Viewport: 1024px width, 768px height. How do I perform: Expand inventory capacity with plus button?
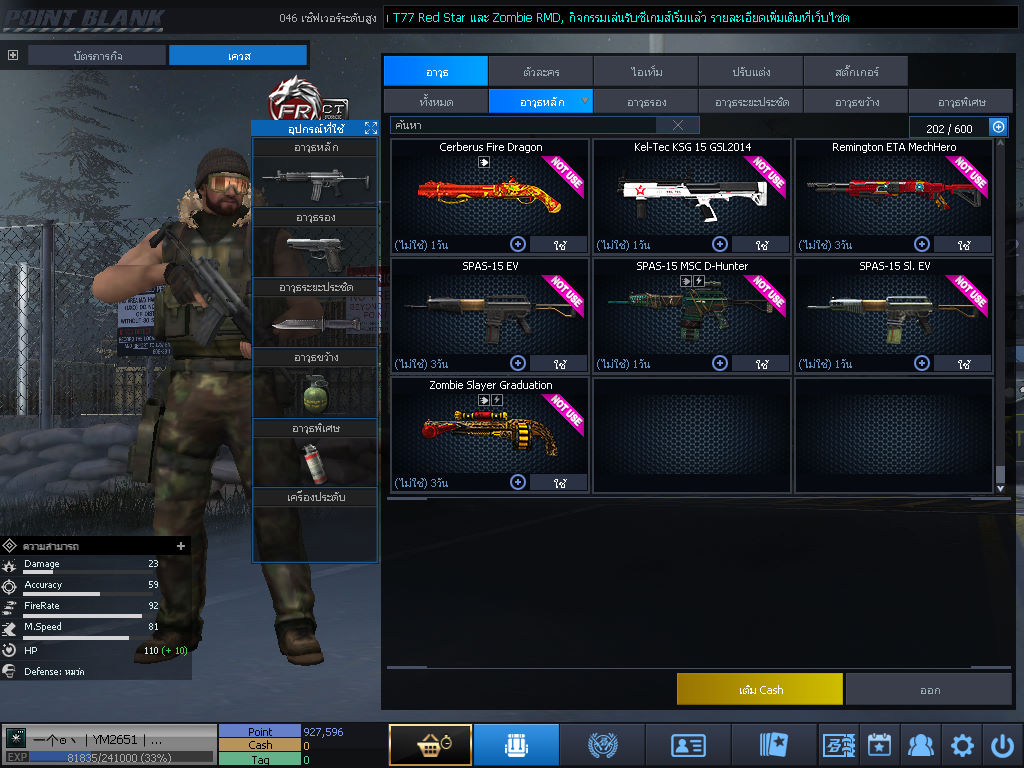tap(998, 127)
